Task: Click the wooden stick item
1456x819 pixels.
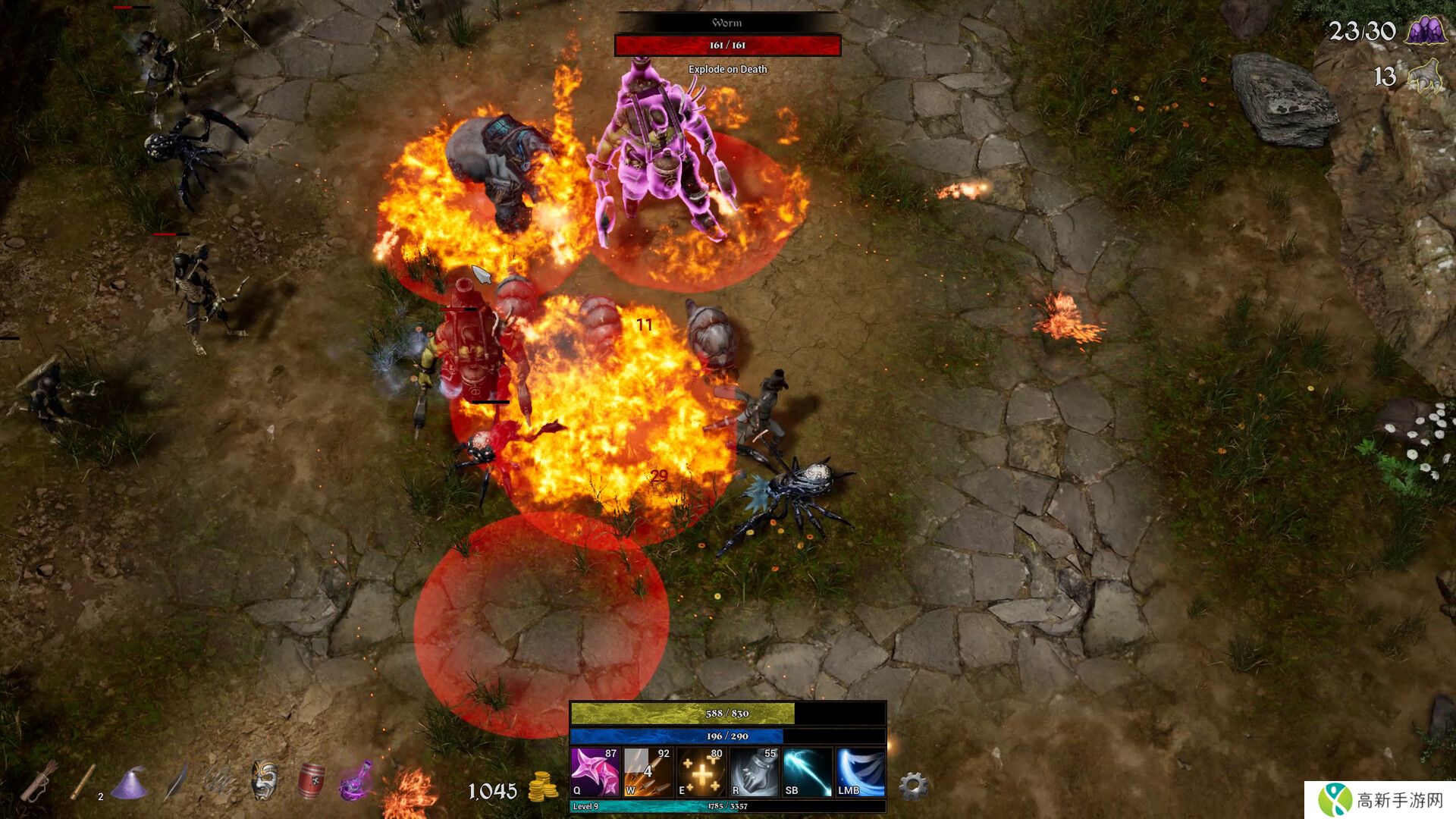Action: pyautogui.click(x=83, y=782)
